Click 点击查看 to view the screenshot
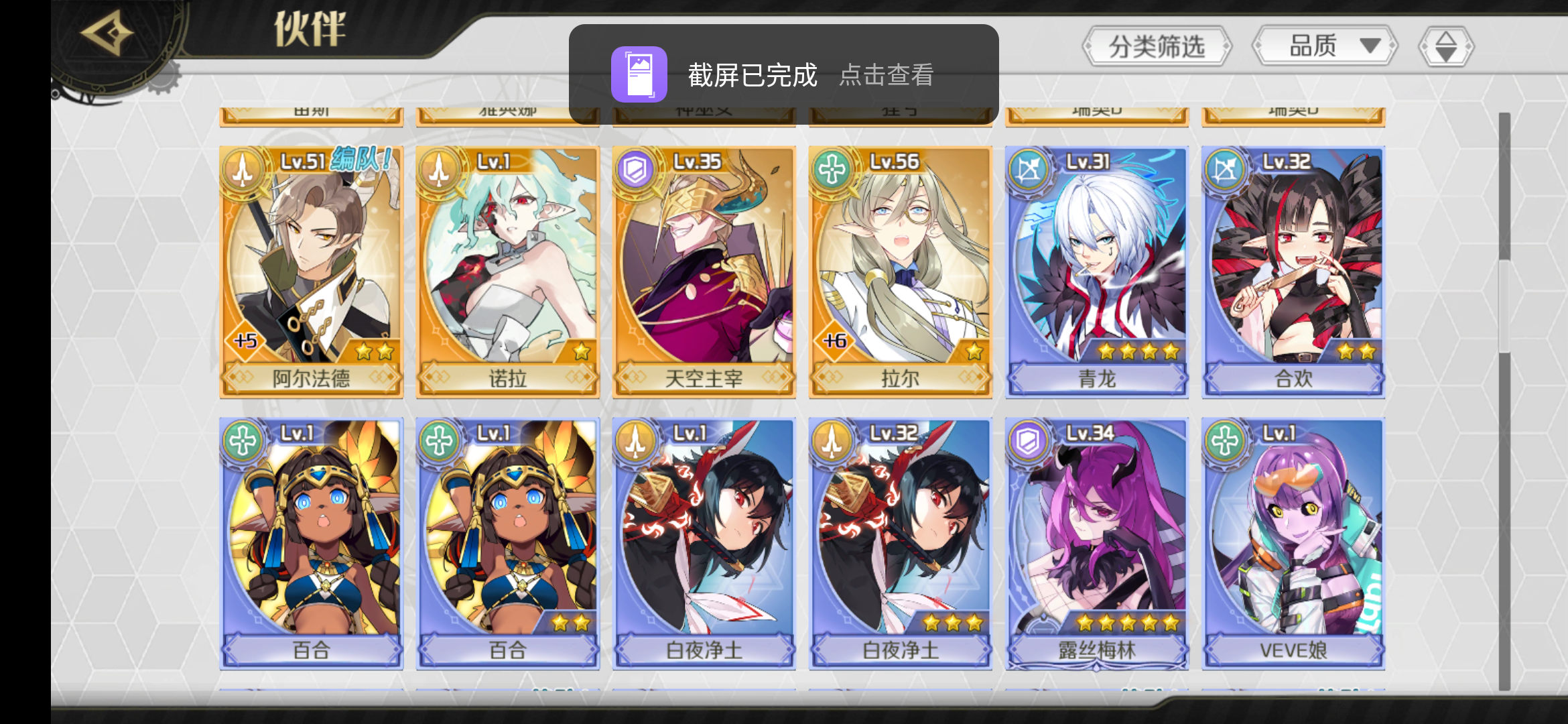 [x=888, y=76]
